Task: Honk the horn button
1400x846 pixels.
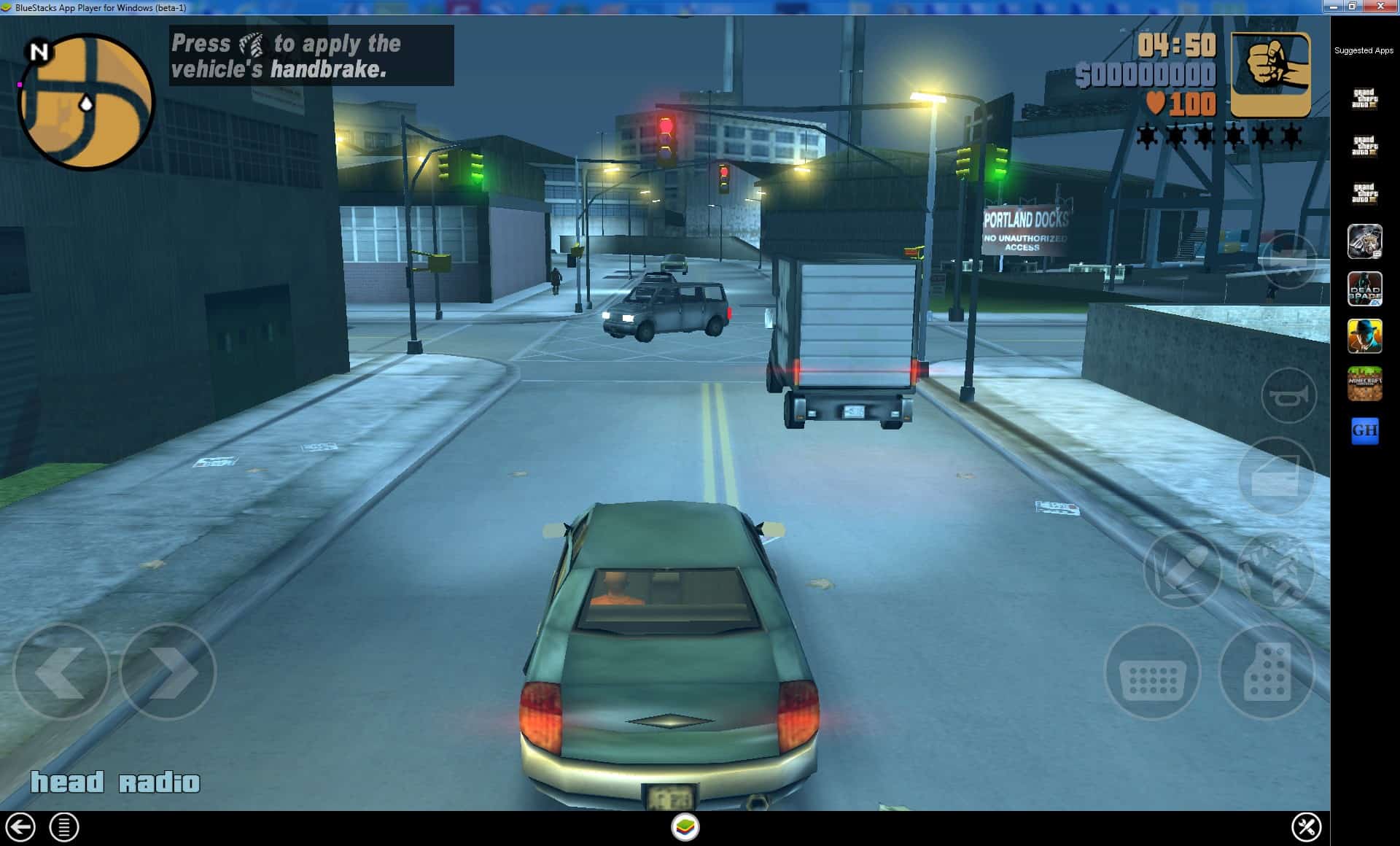Action: [x=1288, y=396]
